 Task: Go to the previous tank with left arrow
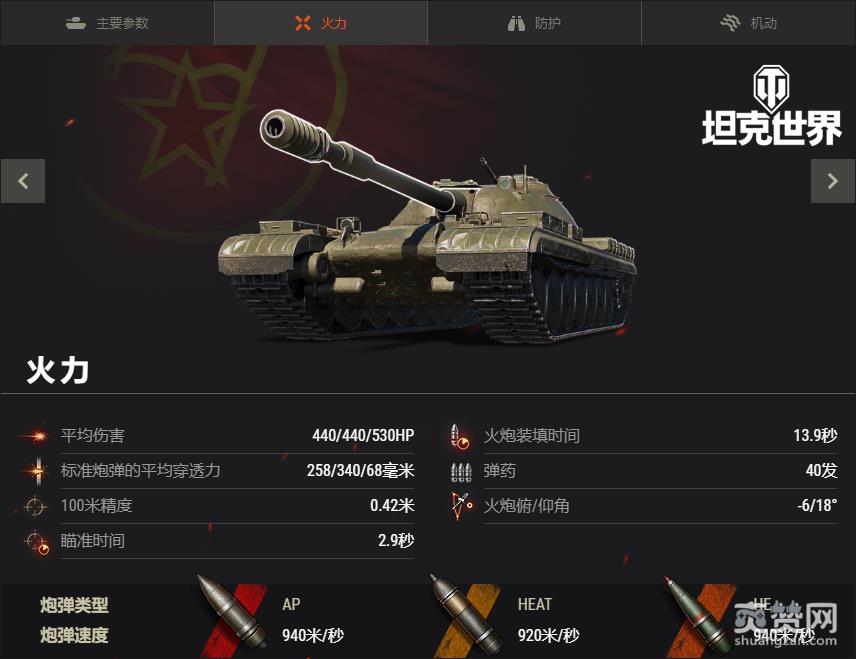(x=23, y=181)
